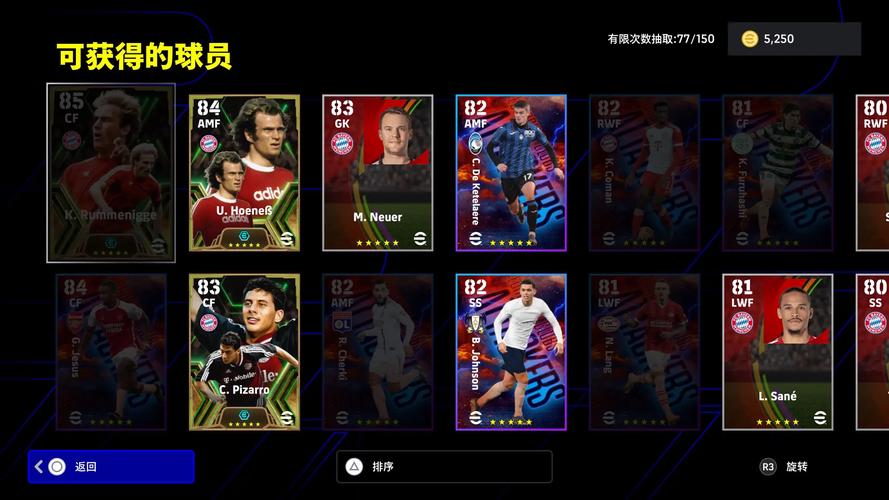Choose the U. Hoeneß 84 AMF card

pyautogui.click(x=244, y=173)
